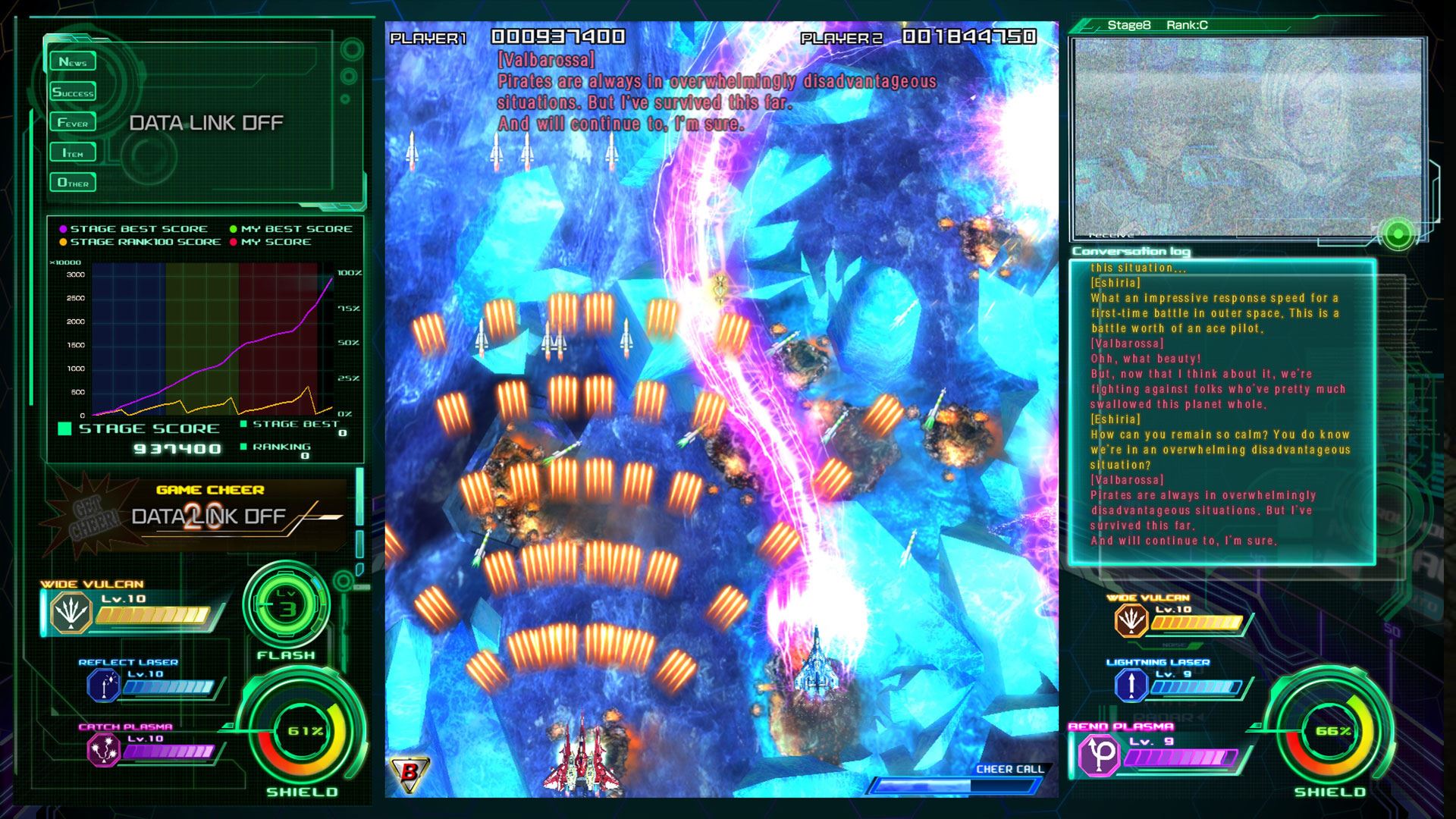Viewport: 1456px width, 819px height.
Task: Select the Reflect Laser weapon icon
Action: pyautogui.click(x=104, y=686)
